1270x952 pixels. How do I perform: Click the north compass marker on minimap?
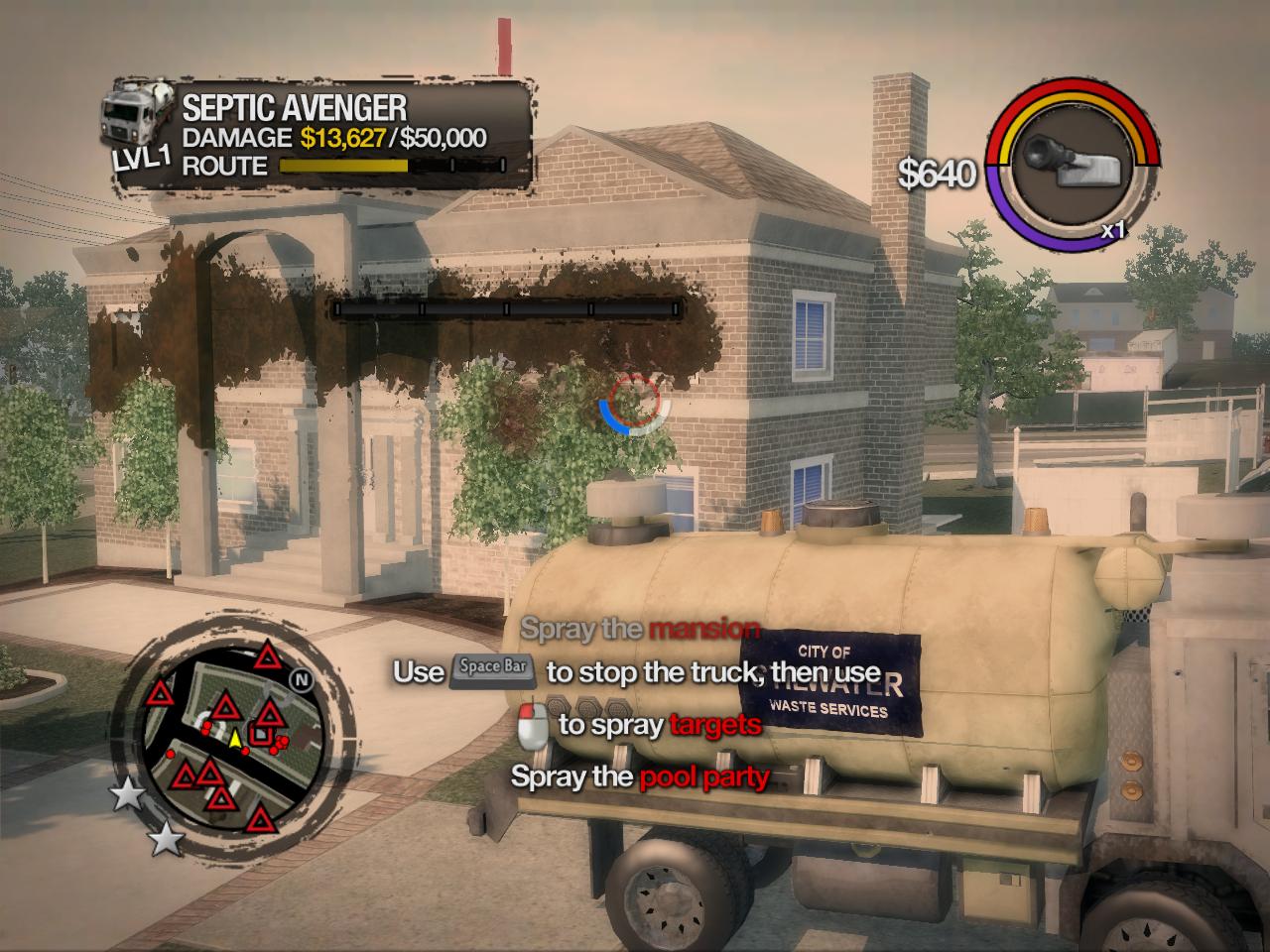[x=302, y=680]
